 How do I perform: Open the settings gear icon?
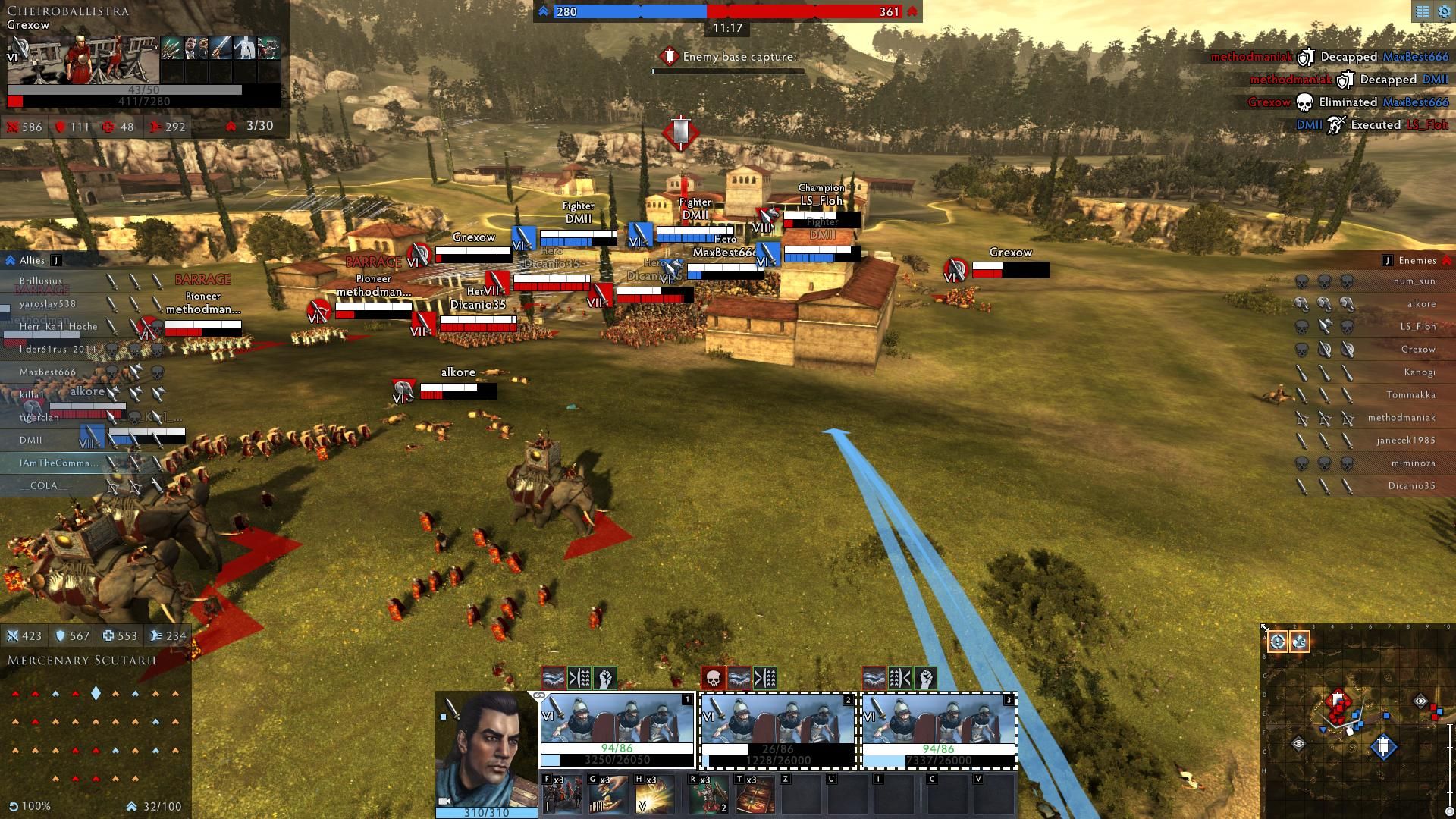tap(1443, 11)
